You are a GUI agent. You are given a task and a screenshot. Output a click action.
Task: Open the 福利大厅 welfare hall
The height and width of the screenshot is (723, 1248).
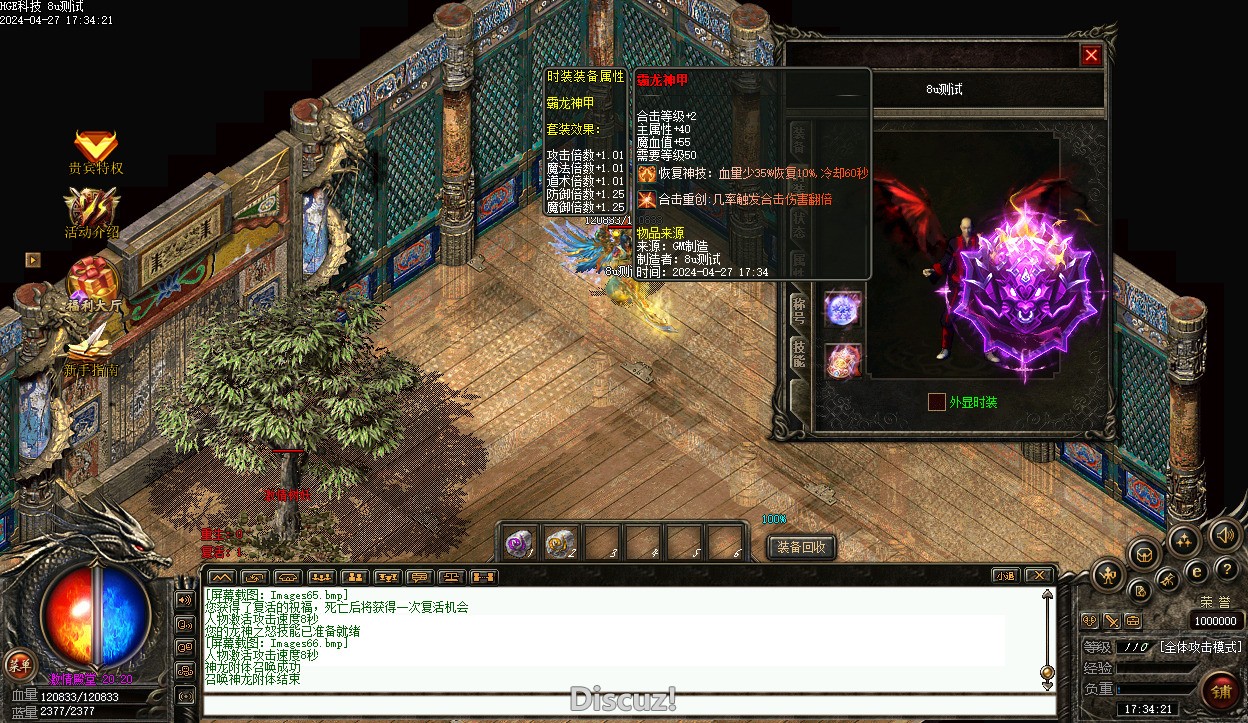(x=94, y=280)
